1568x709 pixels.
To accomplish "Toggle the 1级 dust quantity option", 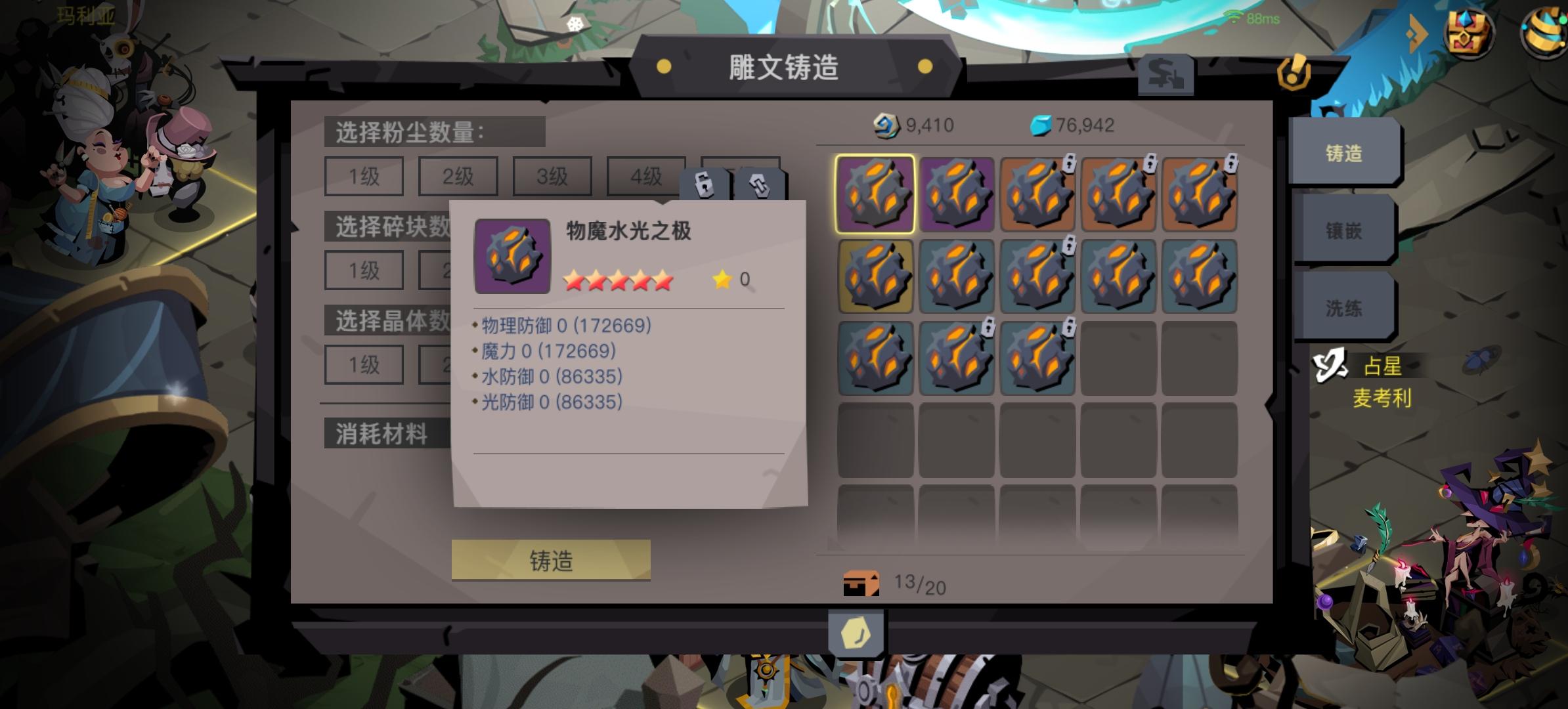I will (x=363, y=176).
